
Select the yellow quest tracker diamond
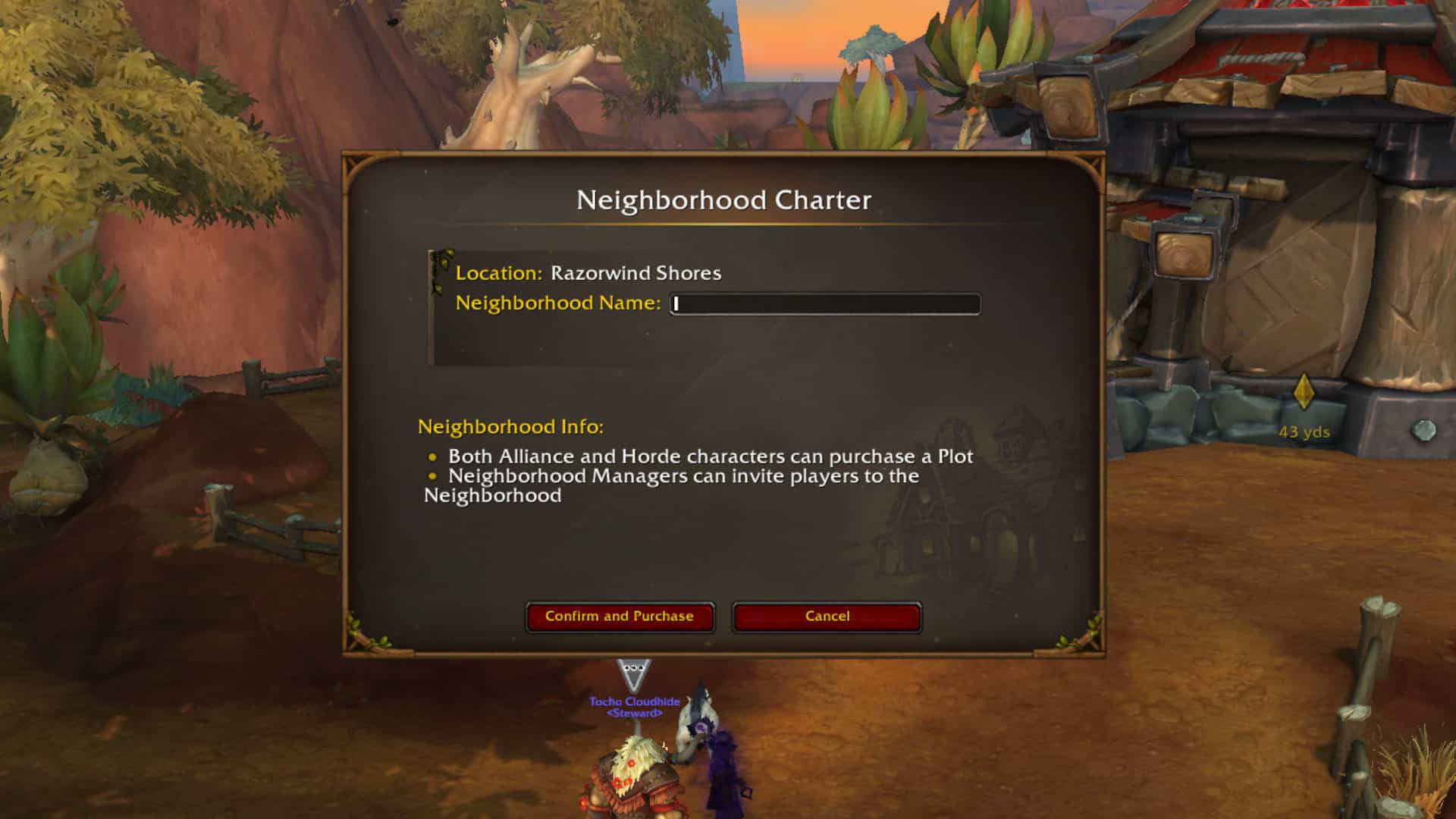pyautogui.click(x=1303, y=389)
